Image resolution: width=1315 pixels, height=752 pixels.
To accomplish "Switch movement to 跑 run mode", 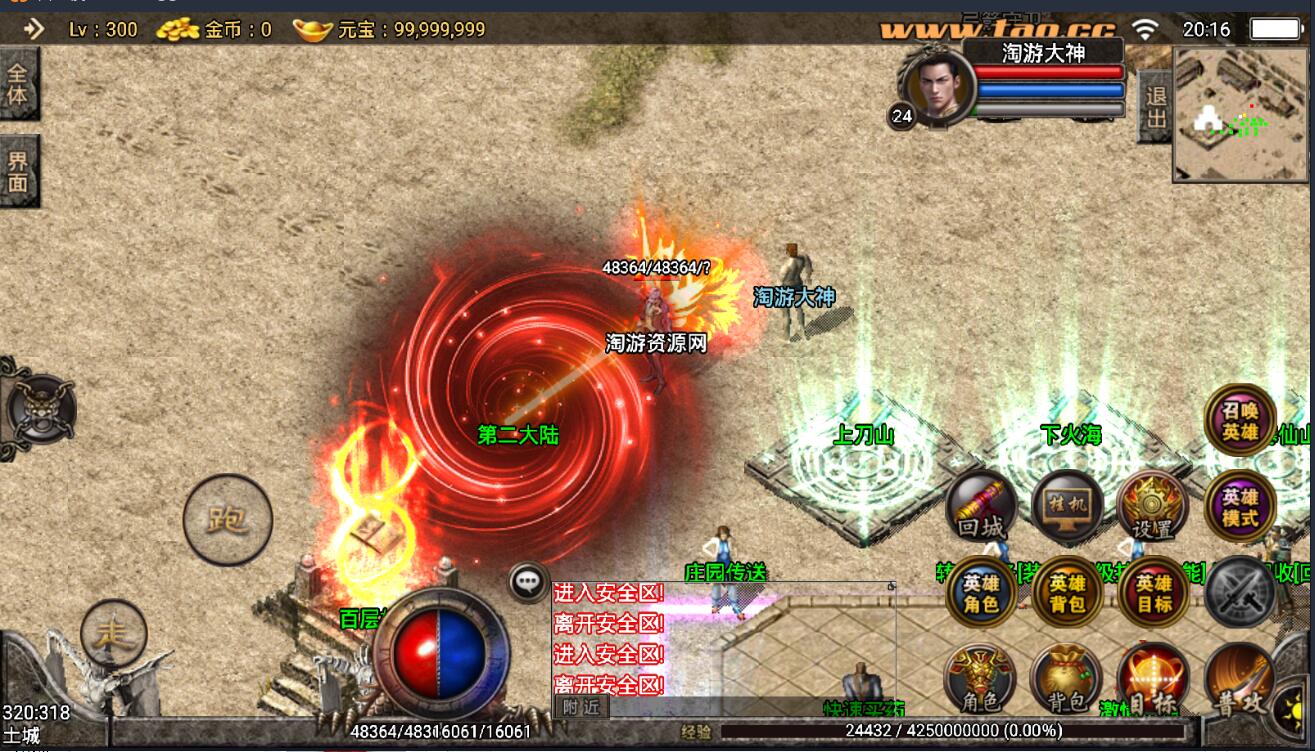I will point(228,519).
